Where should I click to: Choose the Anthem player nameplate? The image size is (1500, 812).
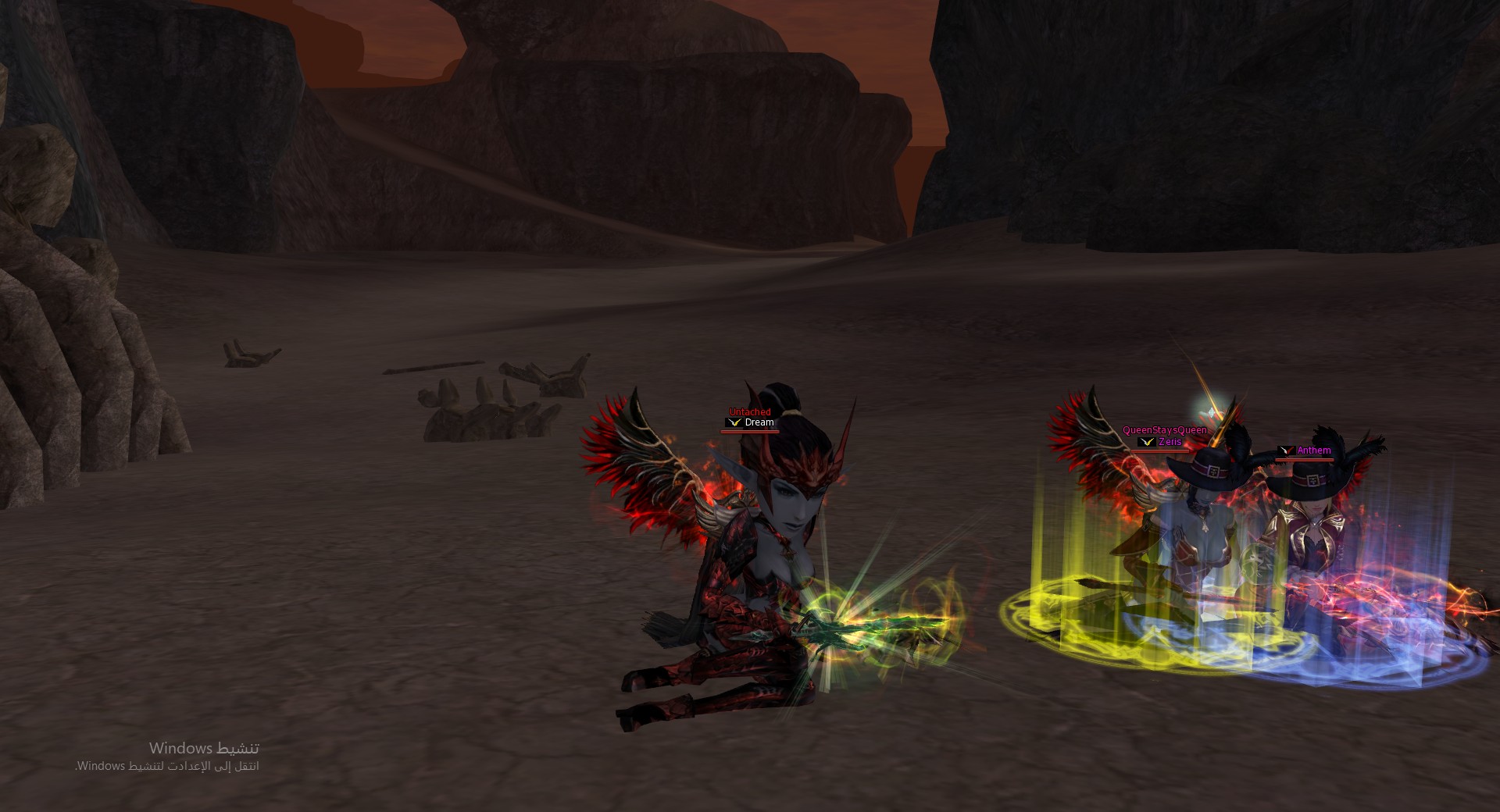coord(1313,451)
